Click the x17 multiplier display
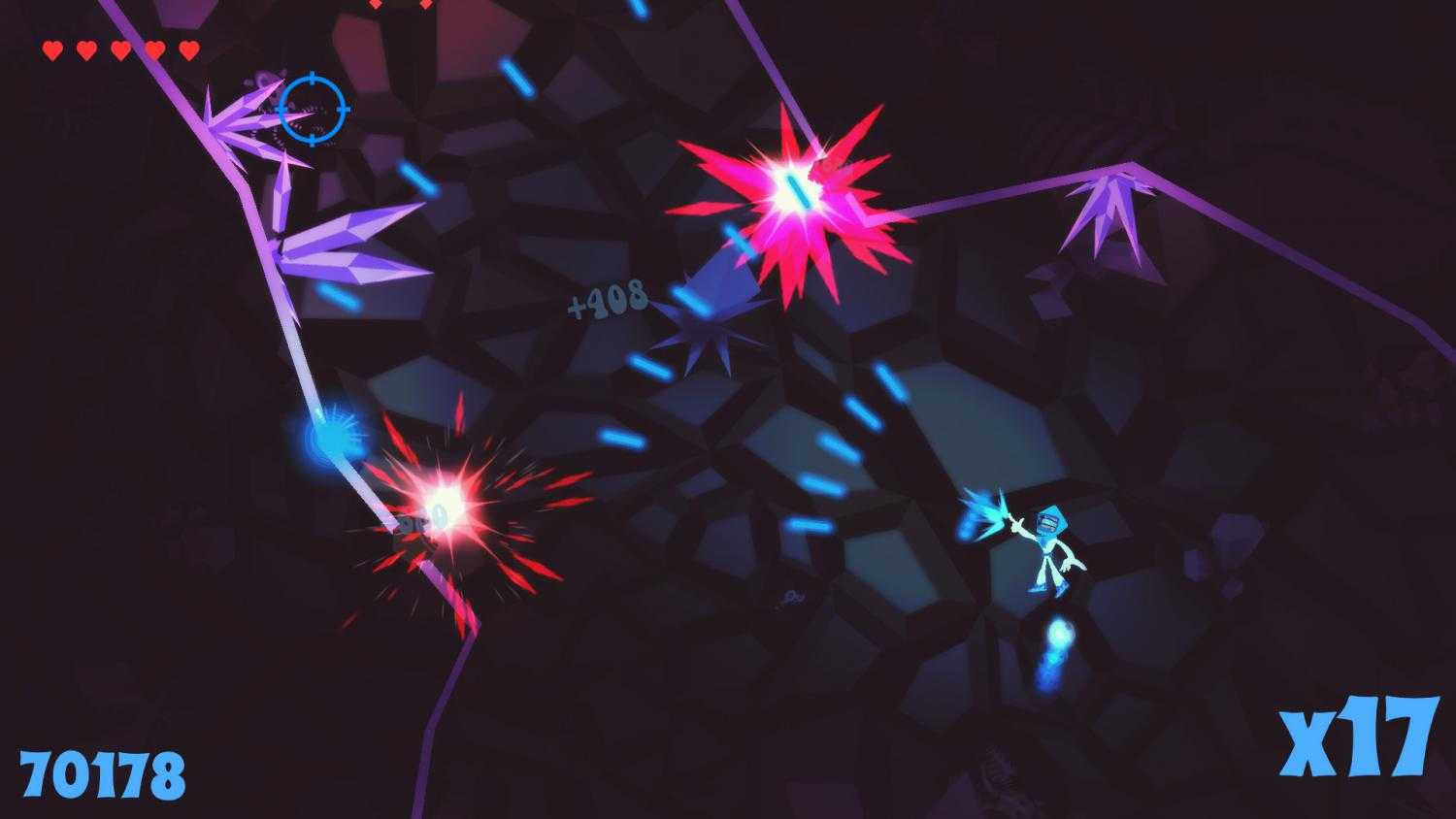The height and width of the screenshot is (819, 1456). point(1356,737)
